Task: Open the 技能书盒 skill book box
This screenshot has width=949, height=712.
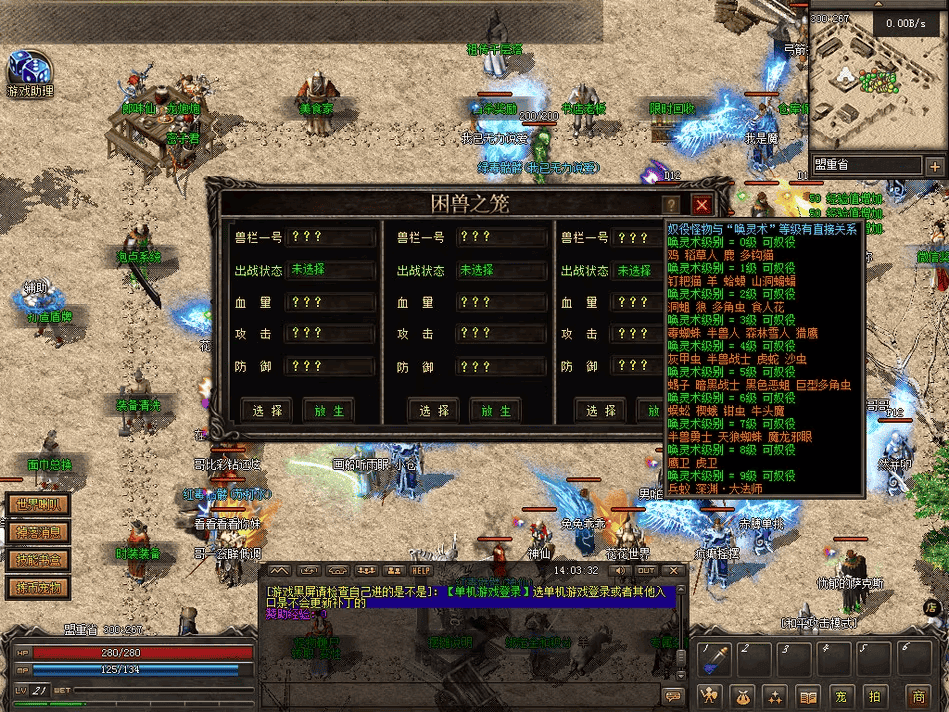Action: click(39, 560)
